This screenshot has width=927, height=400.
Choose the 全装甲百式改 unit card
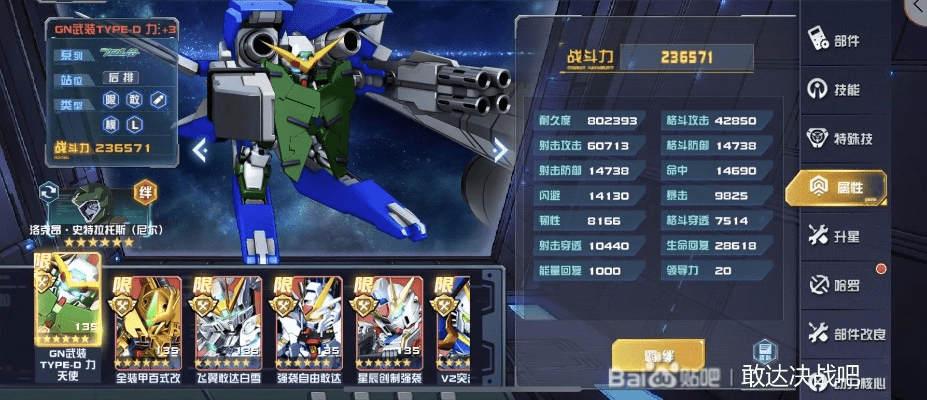click(x=146, y=318)
